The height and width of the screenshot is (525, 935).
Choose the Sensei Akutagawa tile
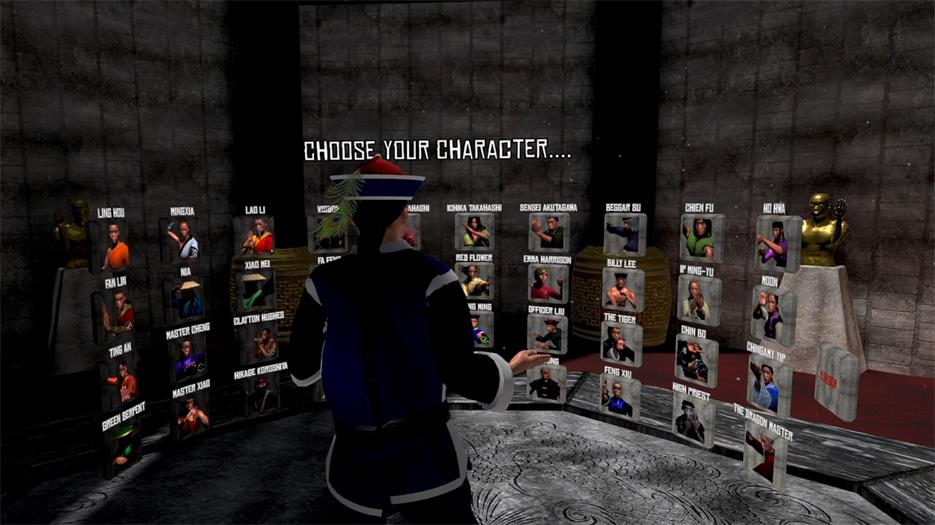coord(548,232)
